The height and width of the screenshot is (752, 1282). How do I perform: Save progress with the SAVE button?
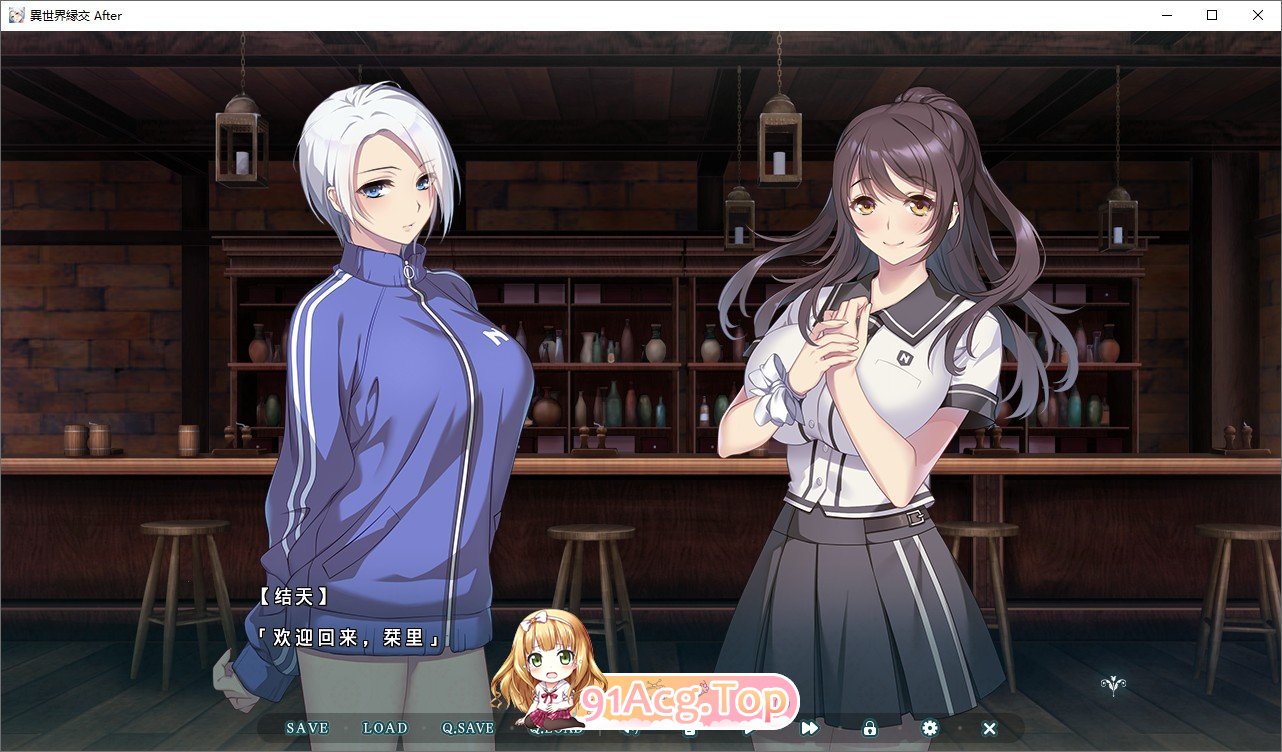[307, 728]
